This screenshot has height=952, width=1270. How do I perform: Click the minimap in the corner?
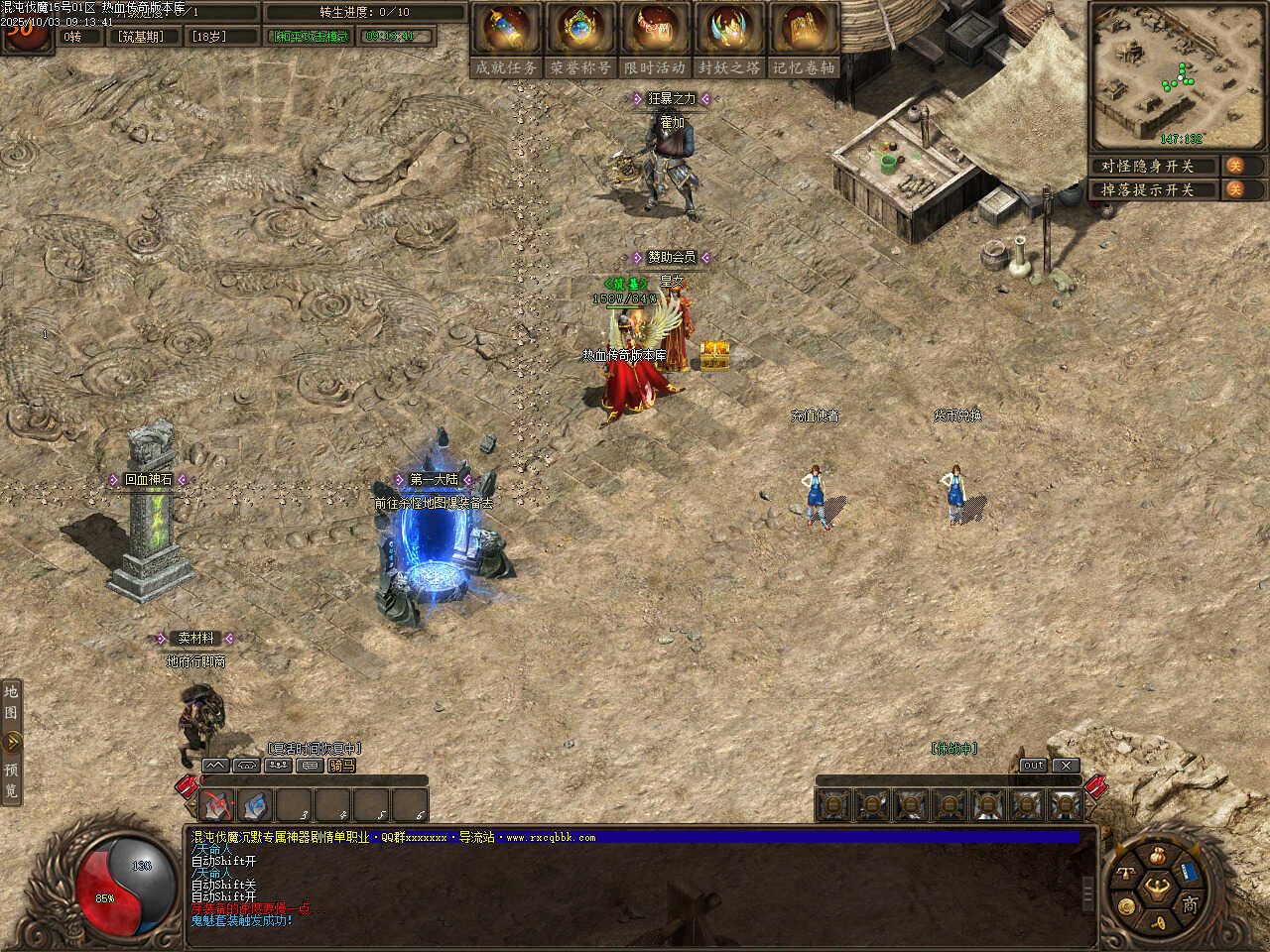pos(1177,75)
